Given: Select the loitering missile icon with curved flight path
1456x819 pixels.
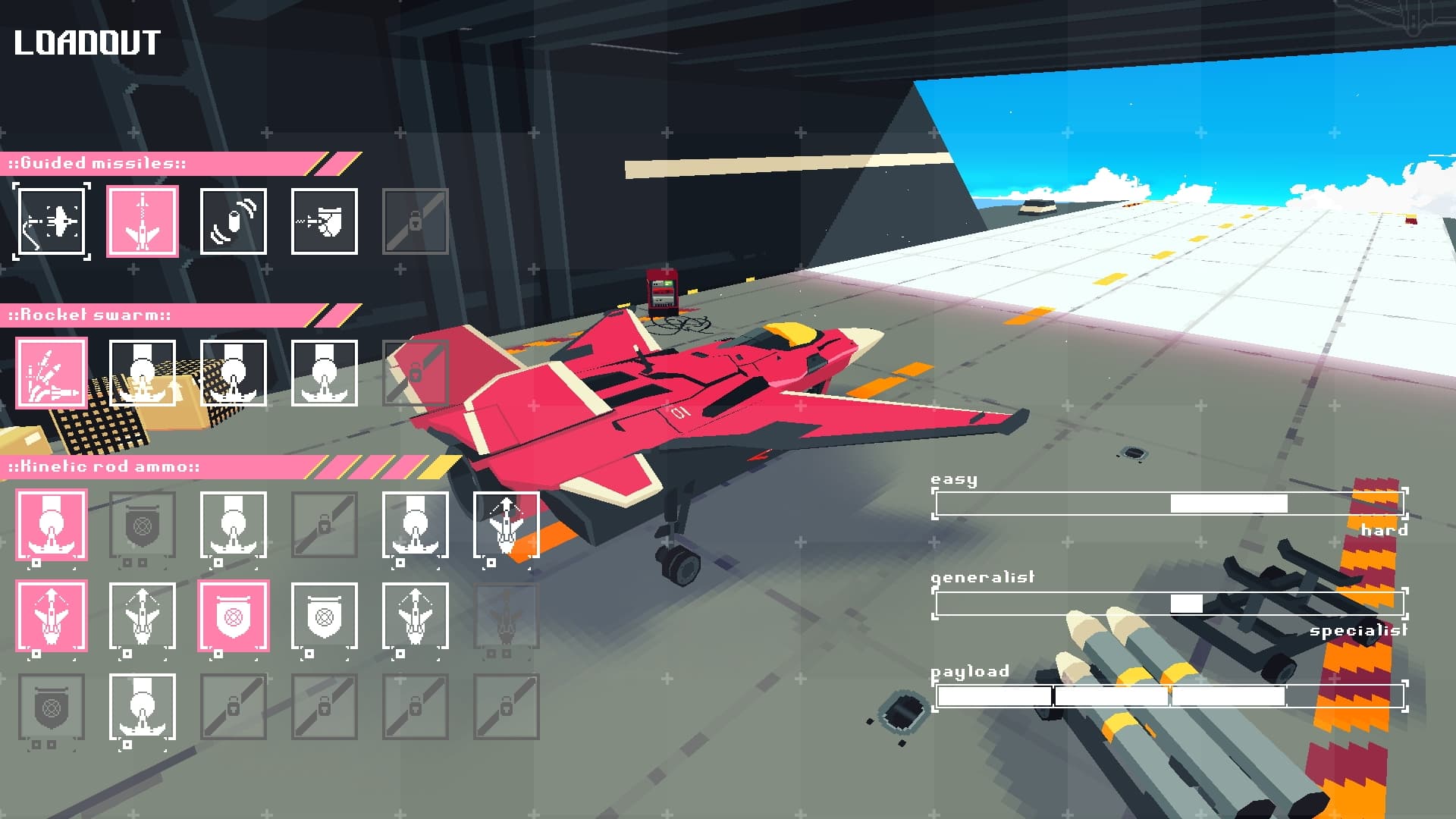Looking at the screenshot, I should (51, 221).
